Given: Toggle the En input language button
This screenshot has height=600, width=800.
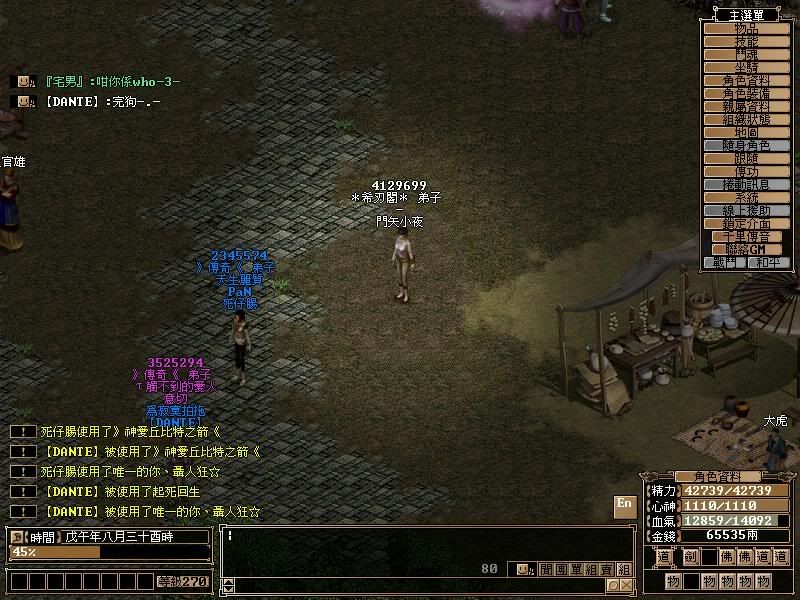Looking at the screenshot, I should pos(624,505).
